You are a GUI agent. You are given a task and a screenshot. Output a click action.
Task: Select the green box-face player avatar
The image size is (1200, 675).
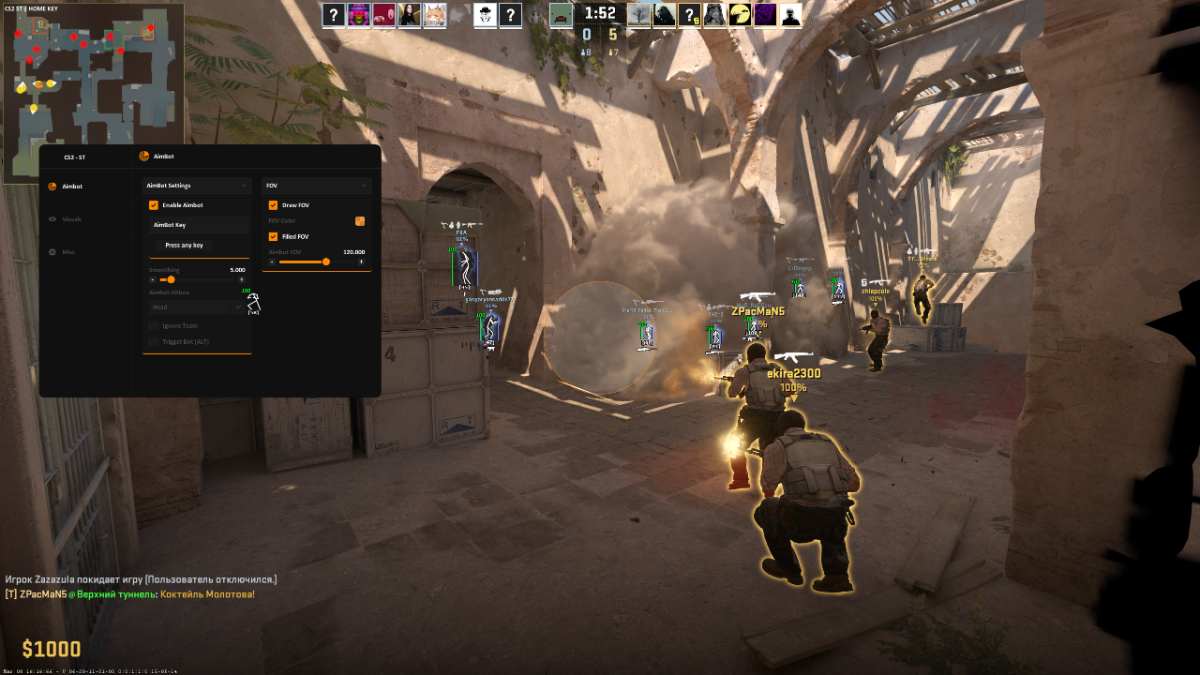[x=561, y=14]
